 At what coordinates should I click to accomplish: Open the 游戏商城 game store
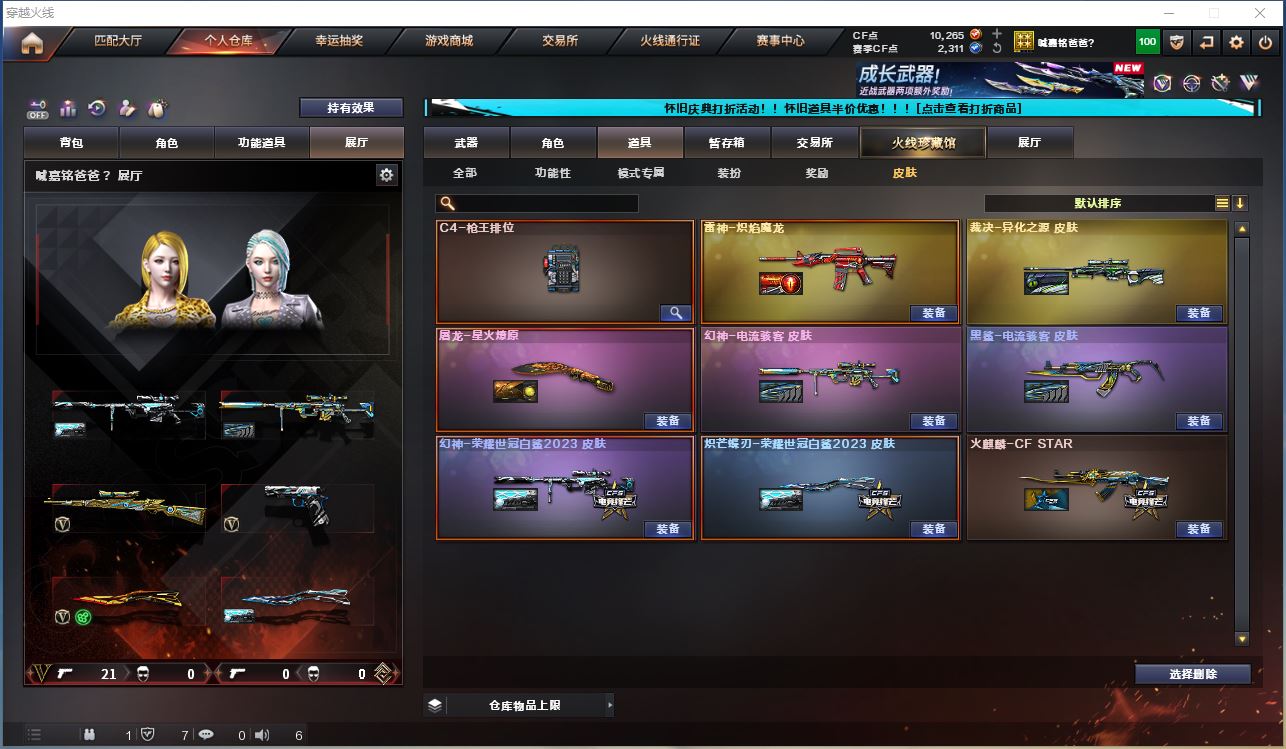(449, 41)
